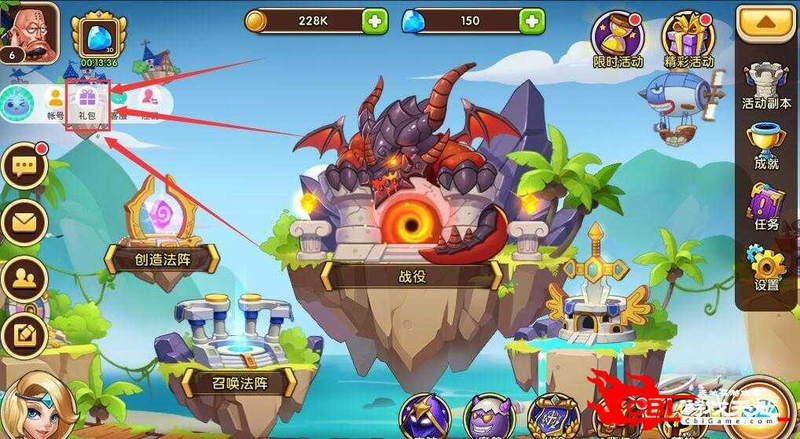Open the friends list button
The image size is (800, 439).
pos(25,277)
